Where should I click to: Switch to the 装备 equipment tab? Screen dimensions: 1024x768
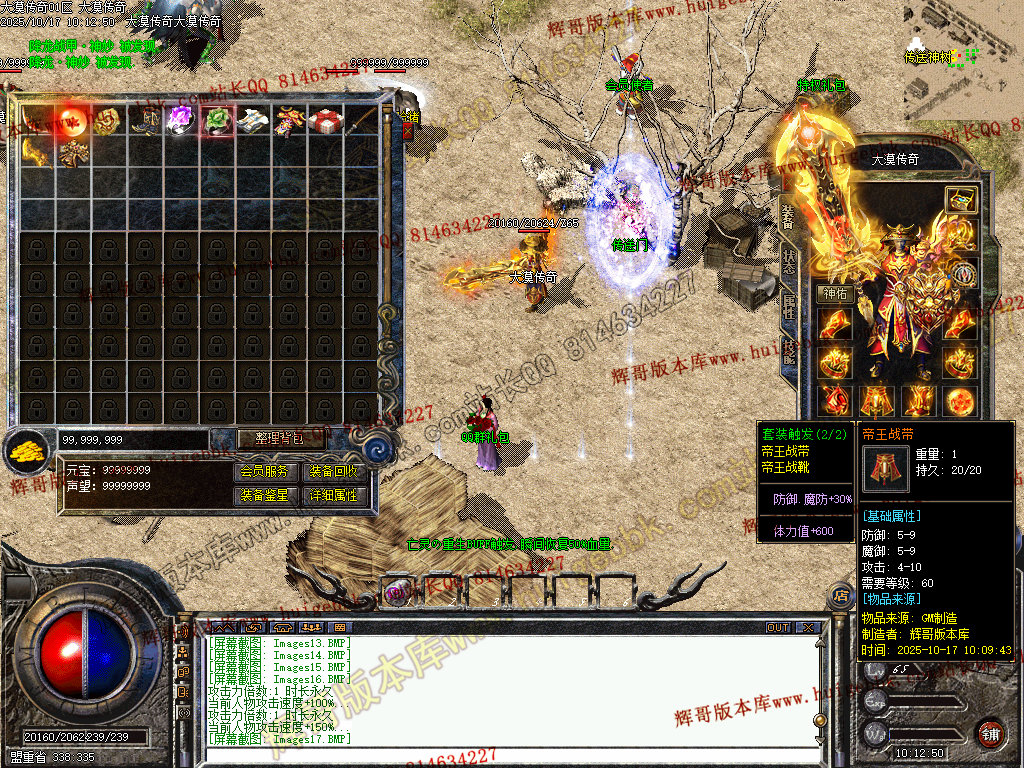click(x=788, y=215)
